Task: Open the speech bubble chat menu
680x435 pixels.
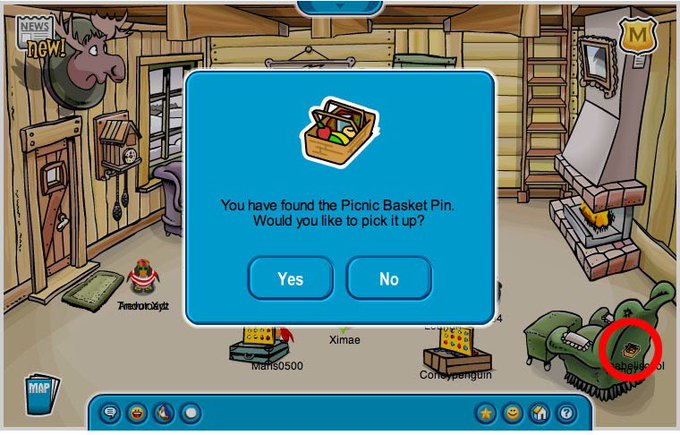Action: (x=110, y=412)
